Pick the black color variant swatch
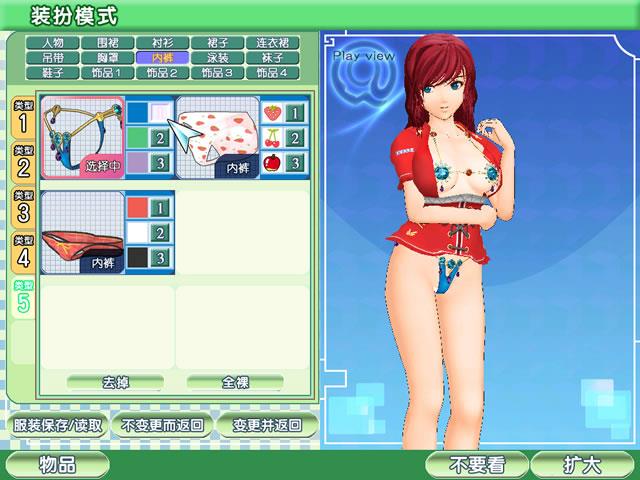640x480 pixels. [x=149, y=257]
